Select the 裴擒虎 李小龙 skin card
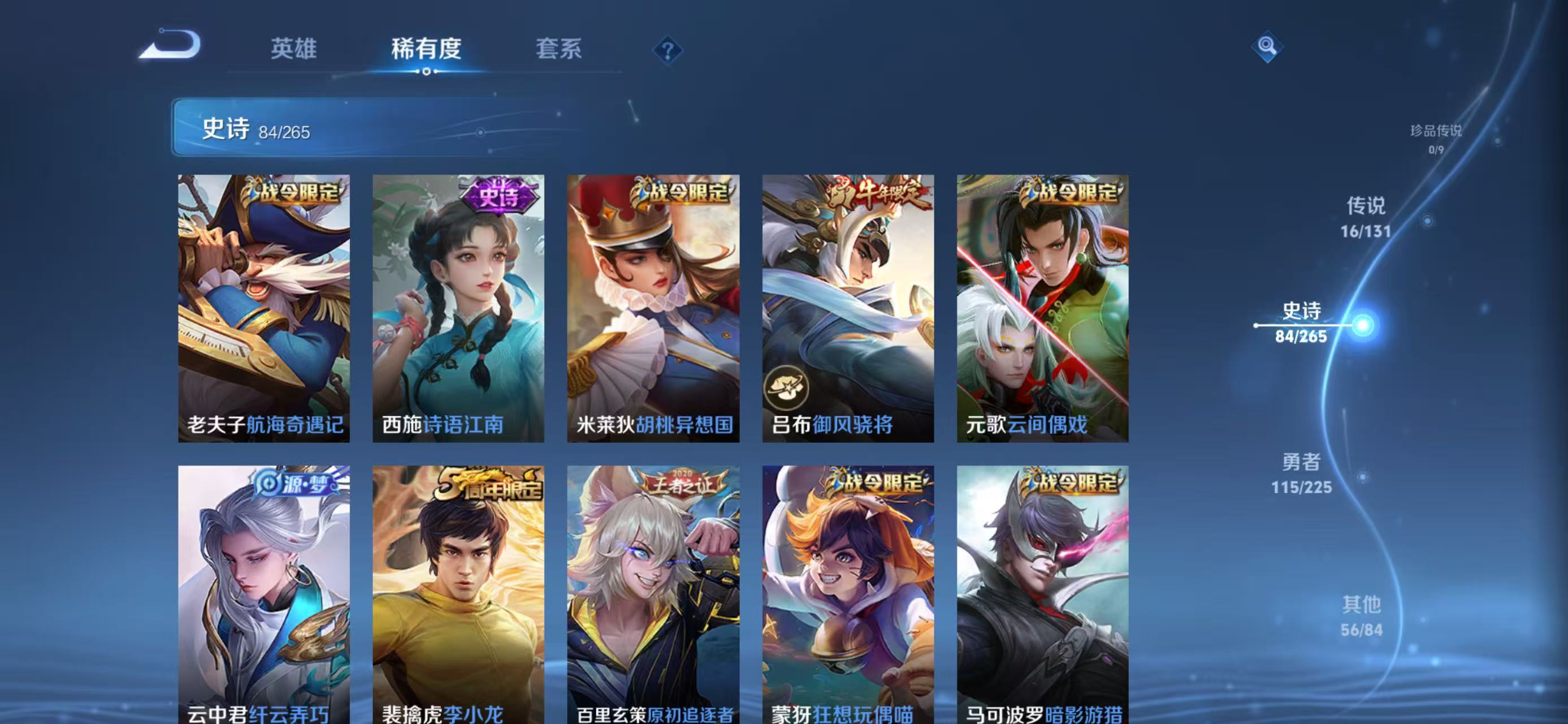1568x724 pixels. [458, 594]
